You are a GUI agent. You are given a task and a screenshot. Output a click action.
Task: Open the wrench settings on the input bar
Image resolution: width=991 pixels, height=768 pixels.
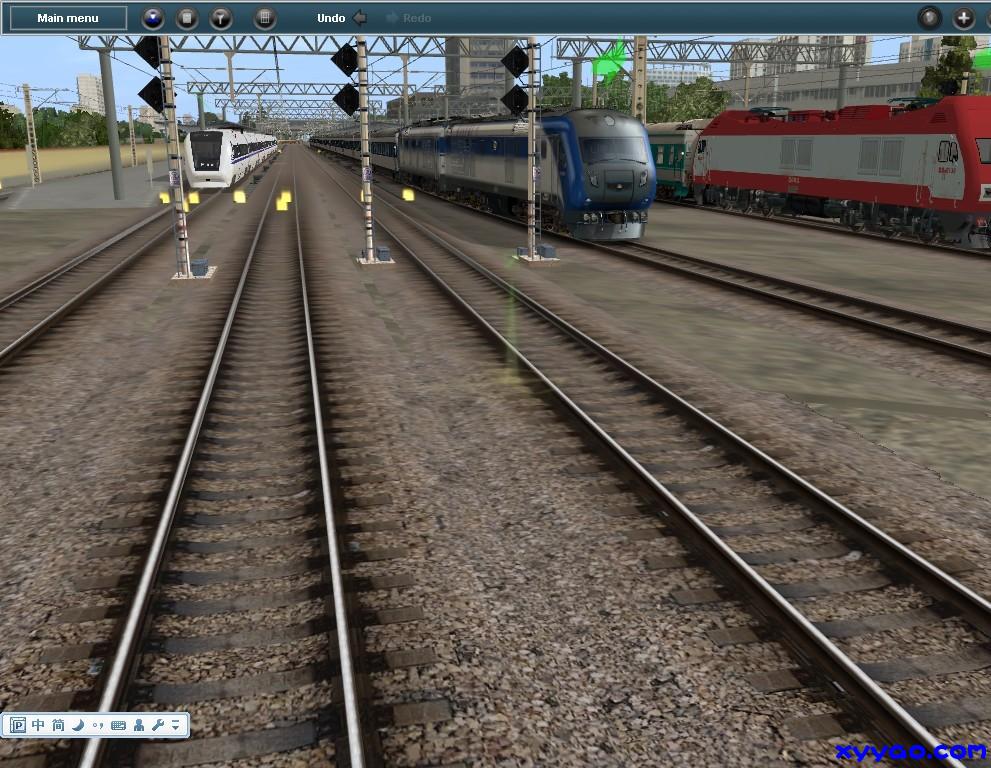tap(157, 725)
